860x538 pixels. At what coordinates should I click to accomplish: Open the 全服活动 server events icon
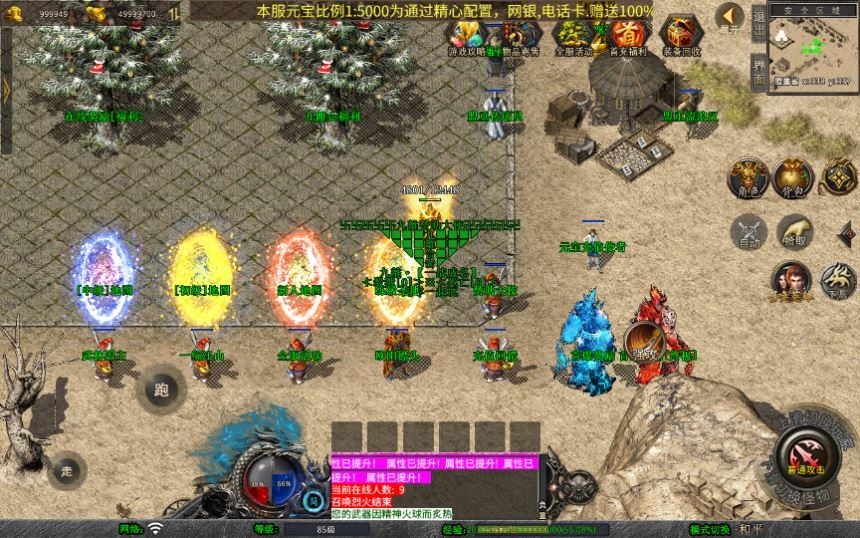pos(573,36)
